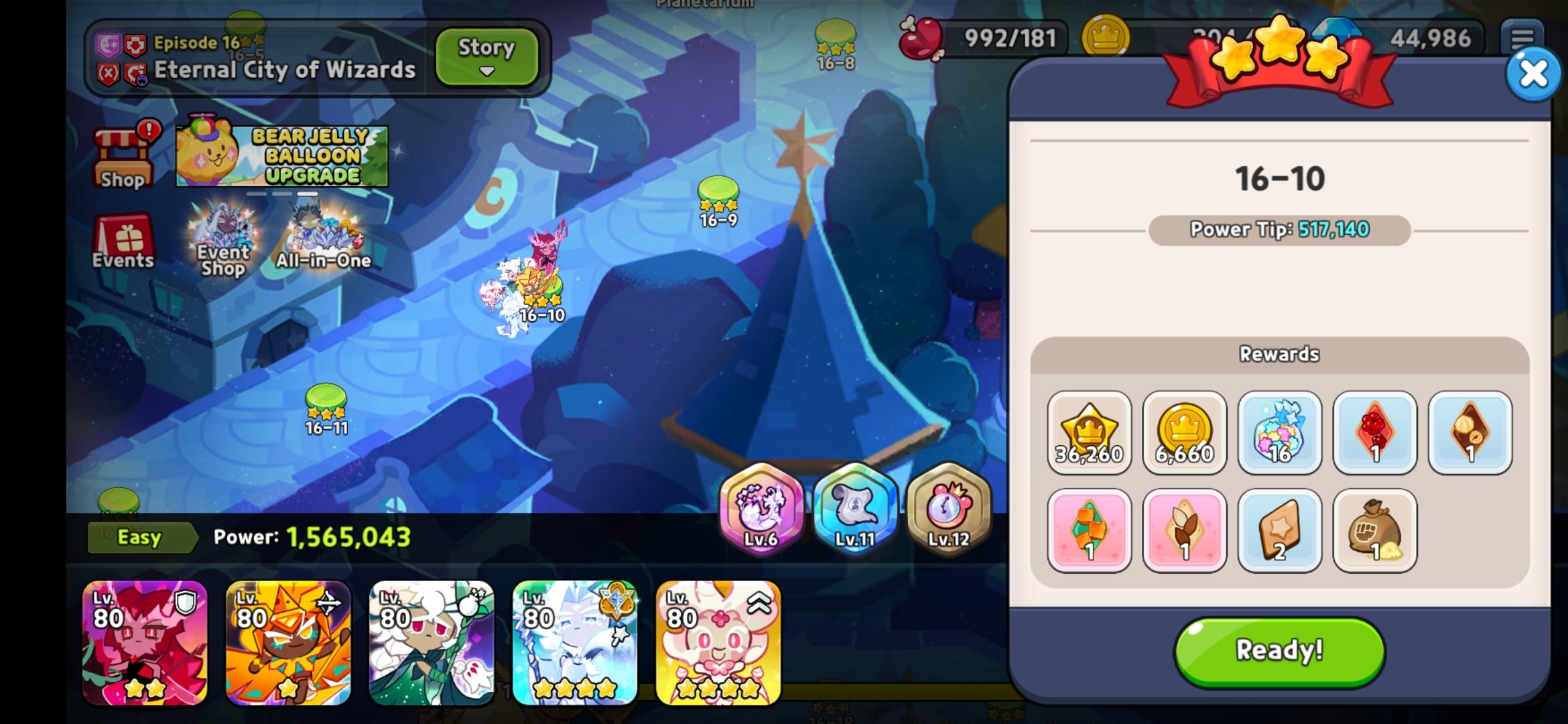Open the hamburger menu at top right
The width and height of the screenshot is (1568, 724).
(x=1524, y=38)
